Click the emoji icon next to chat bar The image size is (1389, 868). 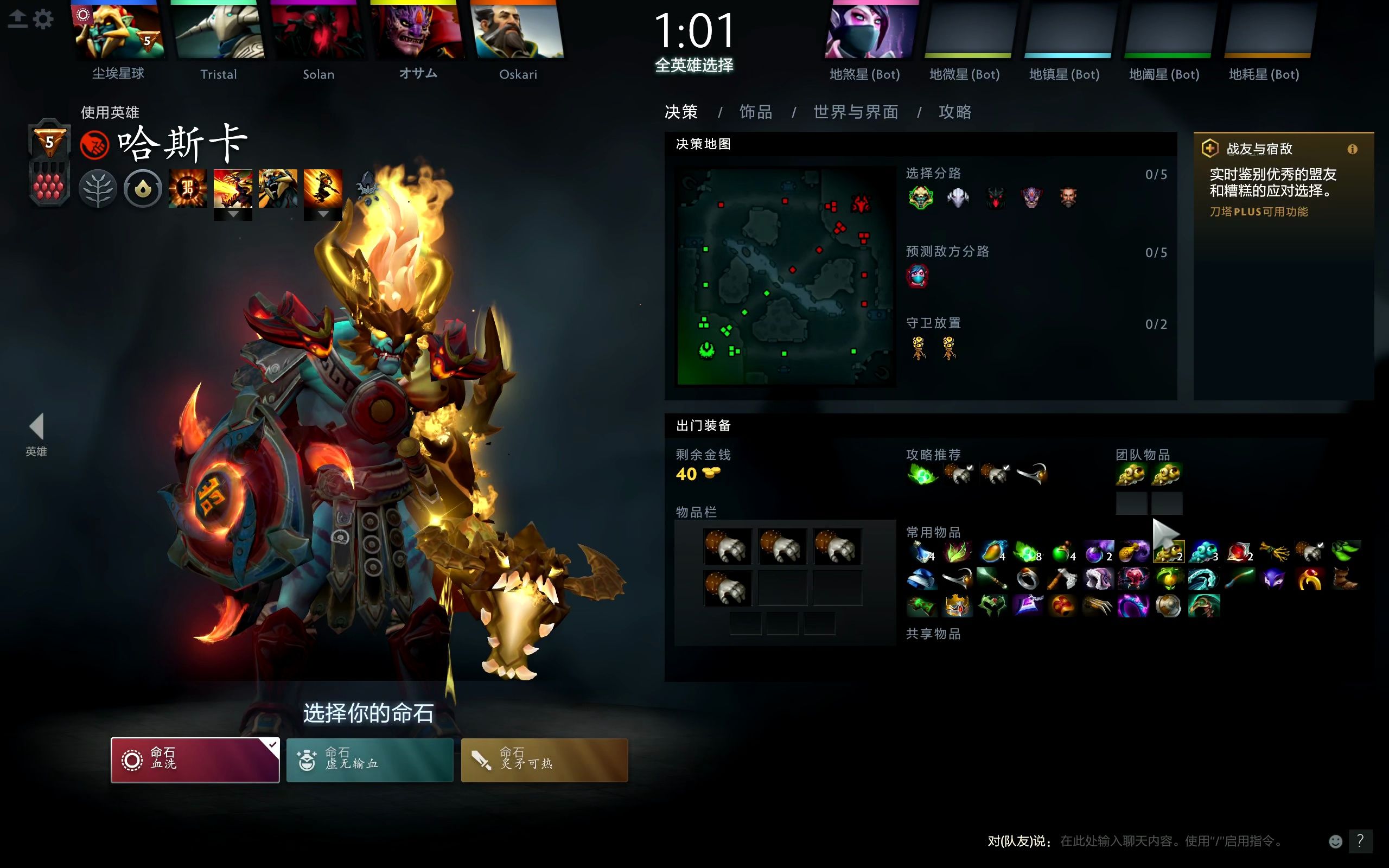click(1336, 840)
